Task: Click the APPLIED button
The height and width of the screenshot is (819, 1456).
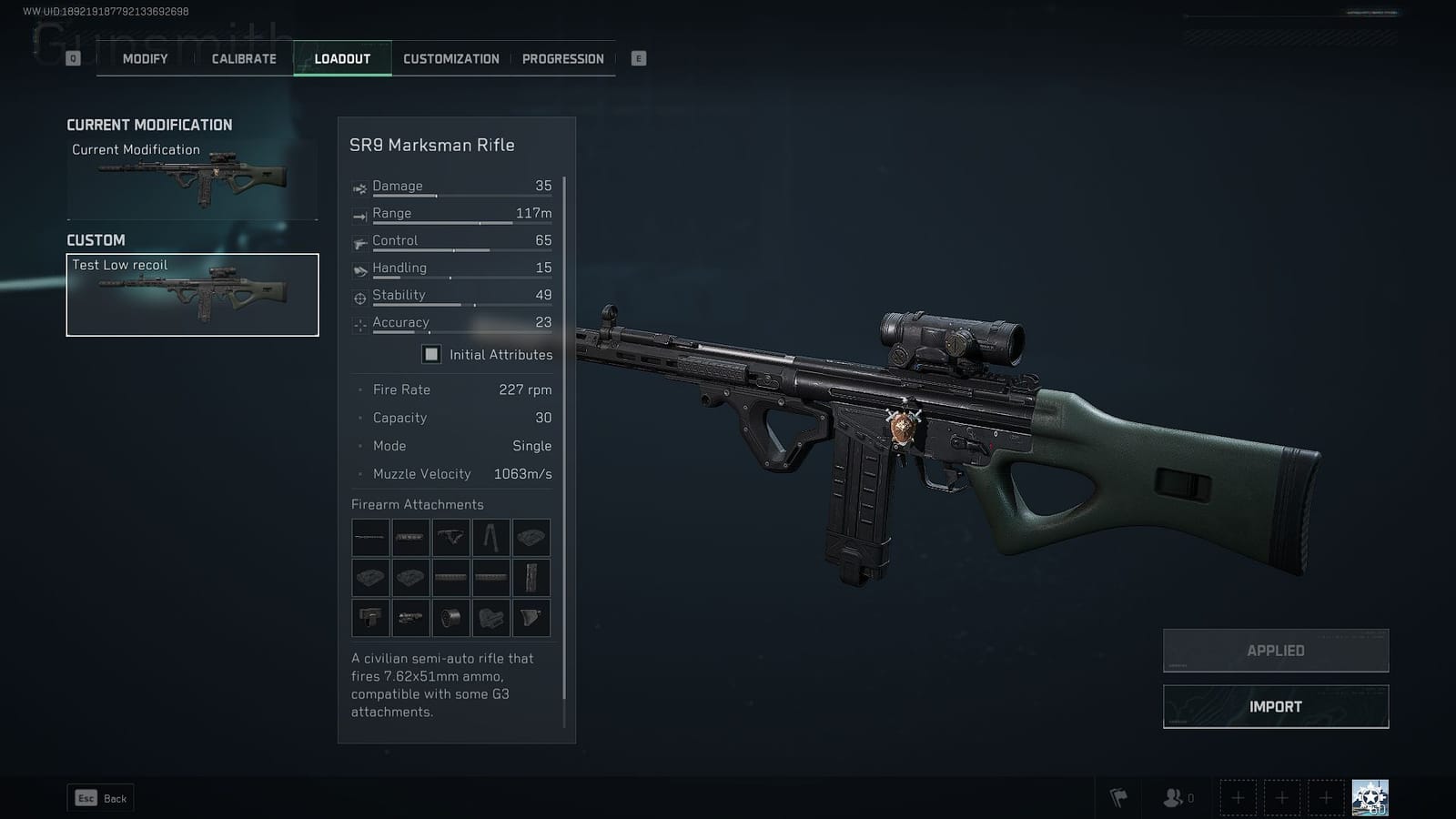Action: 1274,650
